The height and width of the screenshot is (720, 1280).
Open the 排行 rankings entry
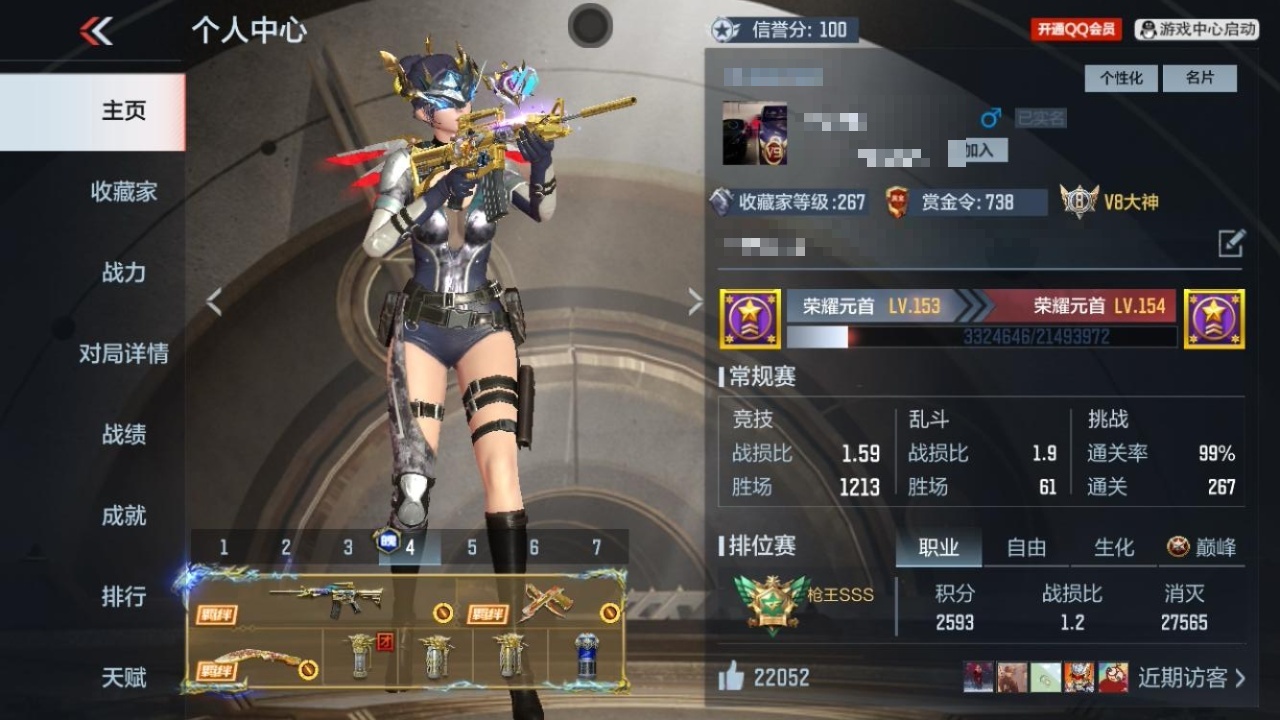pos(123,596)
